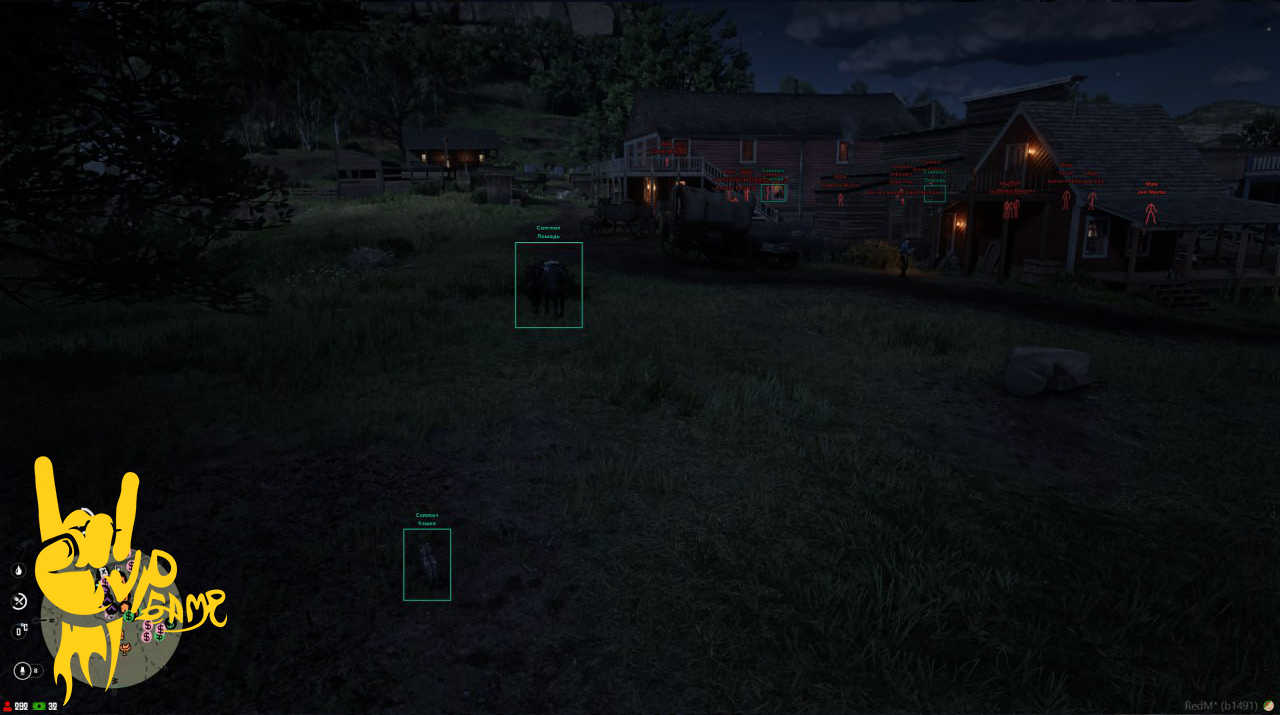The image size is (1280, 715).
Task: Select the temperature degree icon
Action: 19,631
